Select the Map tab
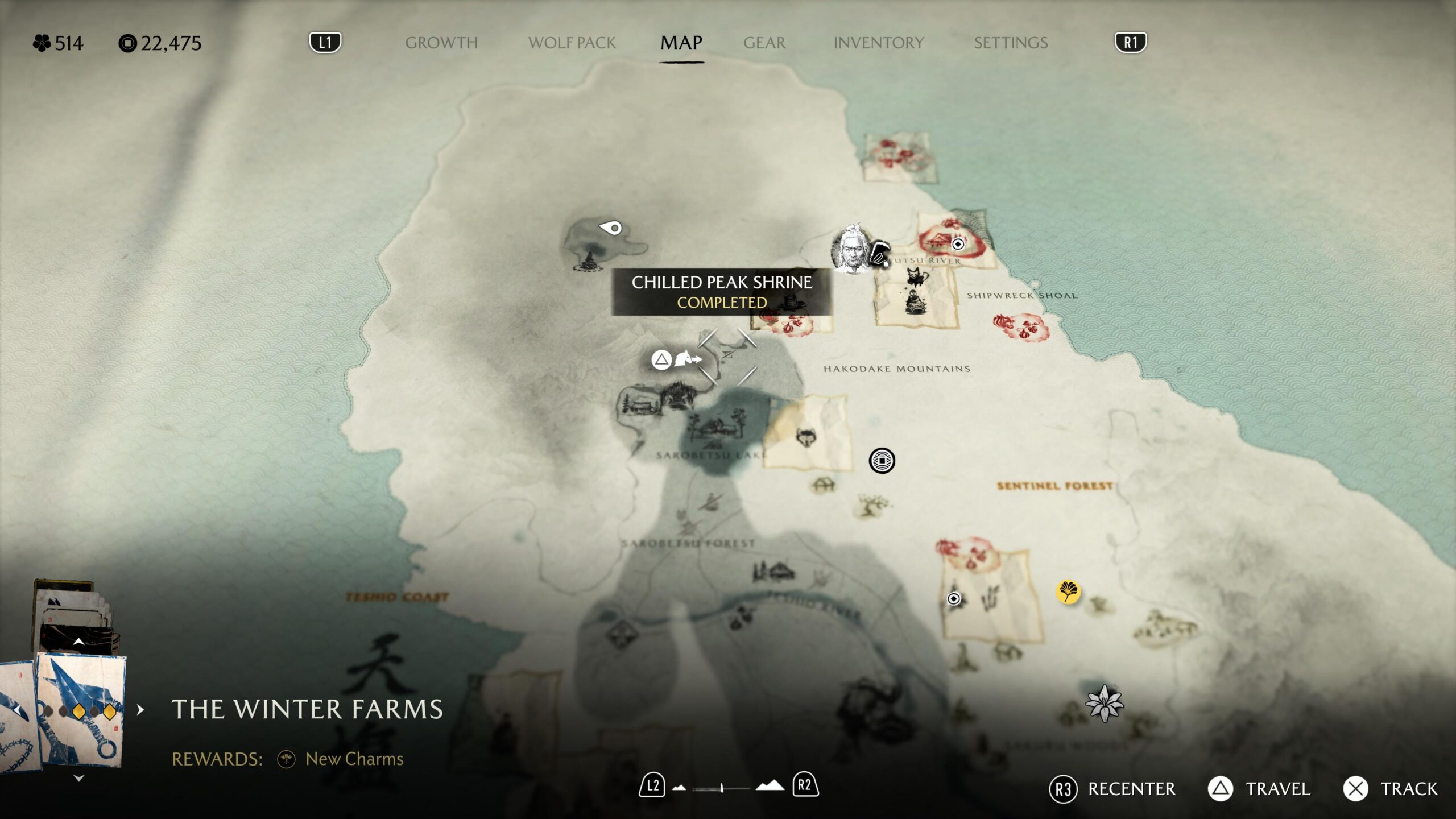Viewport: 1456px width, 819px height. (681, 43)
